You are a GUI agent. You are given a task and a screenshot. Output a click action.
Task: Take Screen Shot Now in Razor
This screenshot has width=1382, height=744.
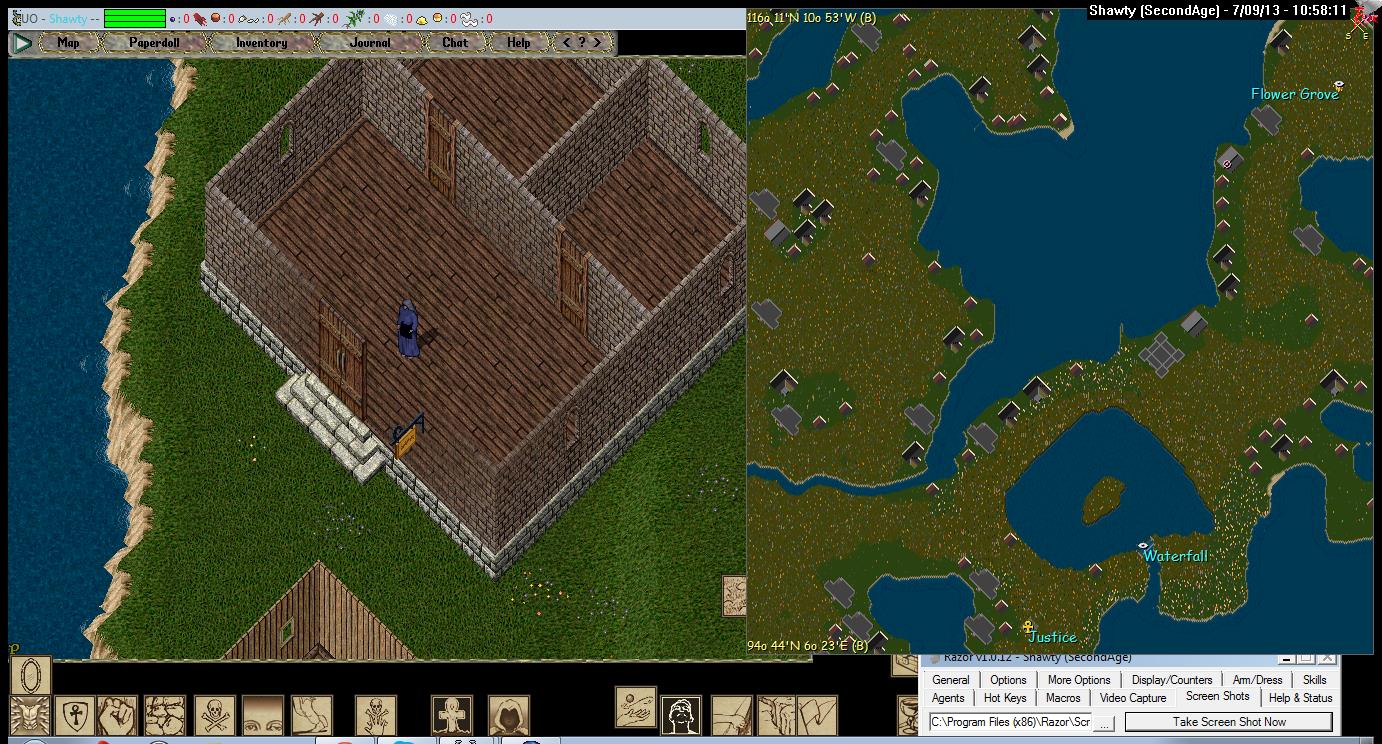coord(1228,721)
